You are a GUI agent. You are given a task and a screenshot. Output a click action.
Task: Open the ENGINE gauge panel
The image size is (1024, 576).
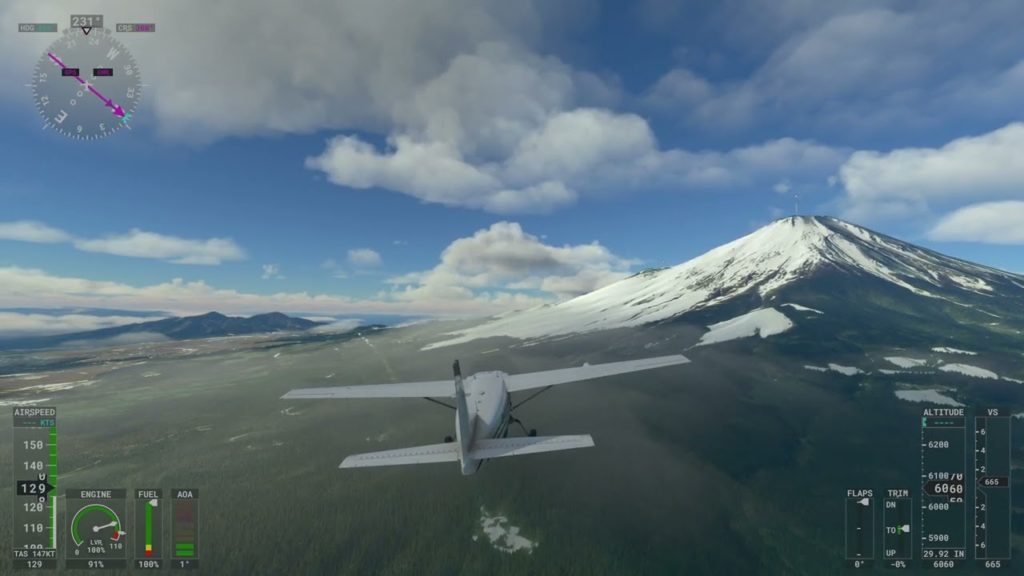[x=96, y=527]
